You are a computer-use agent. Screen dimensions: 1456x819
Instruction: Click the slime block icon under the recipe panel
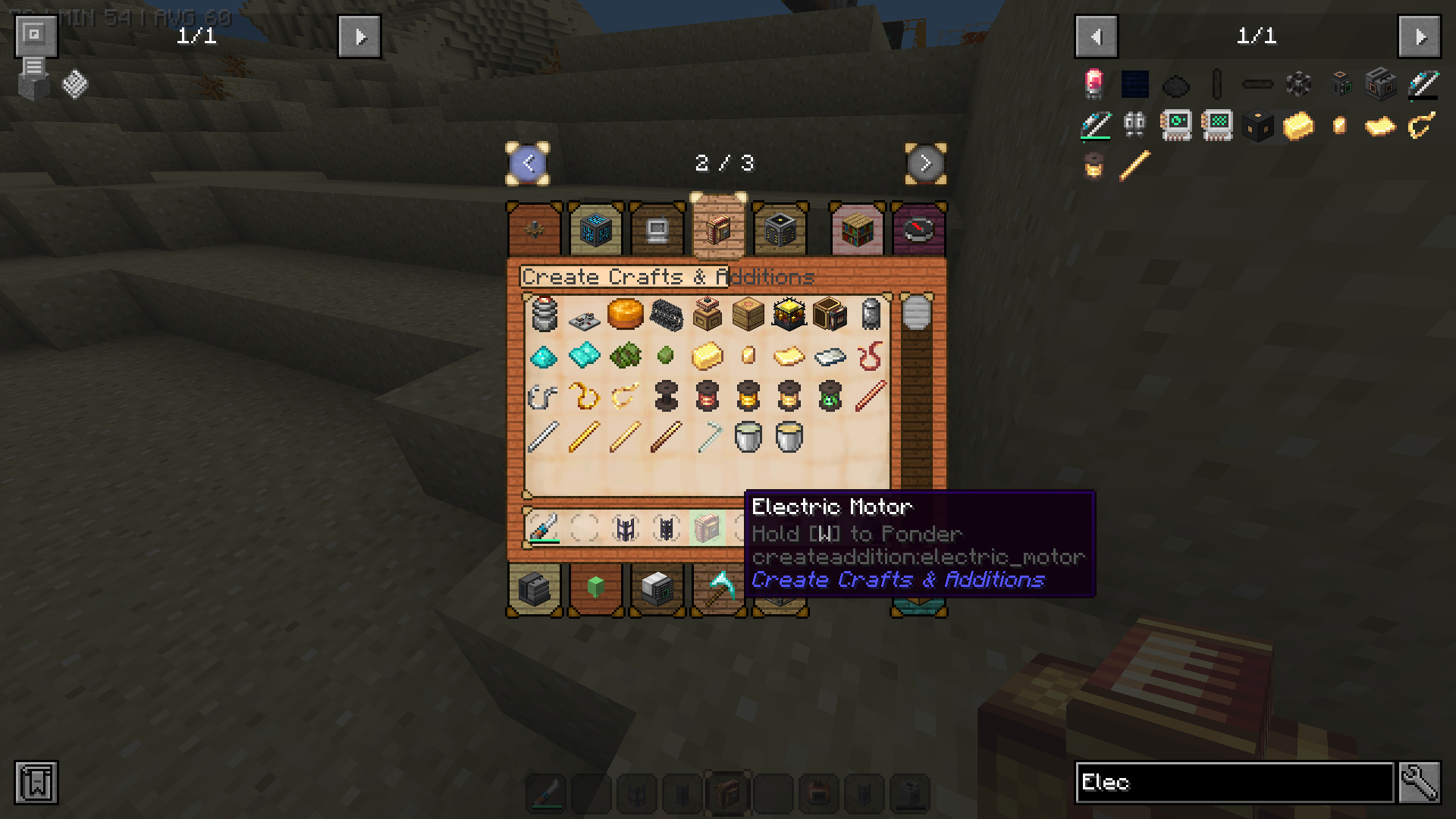595,590
